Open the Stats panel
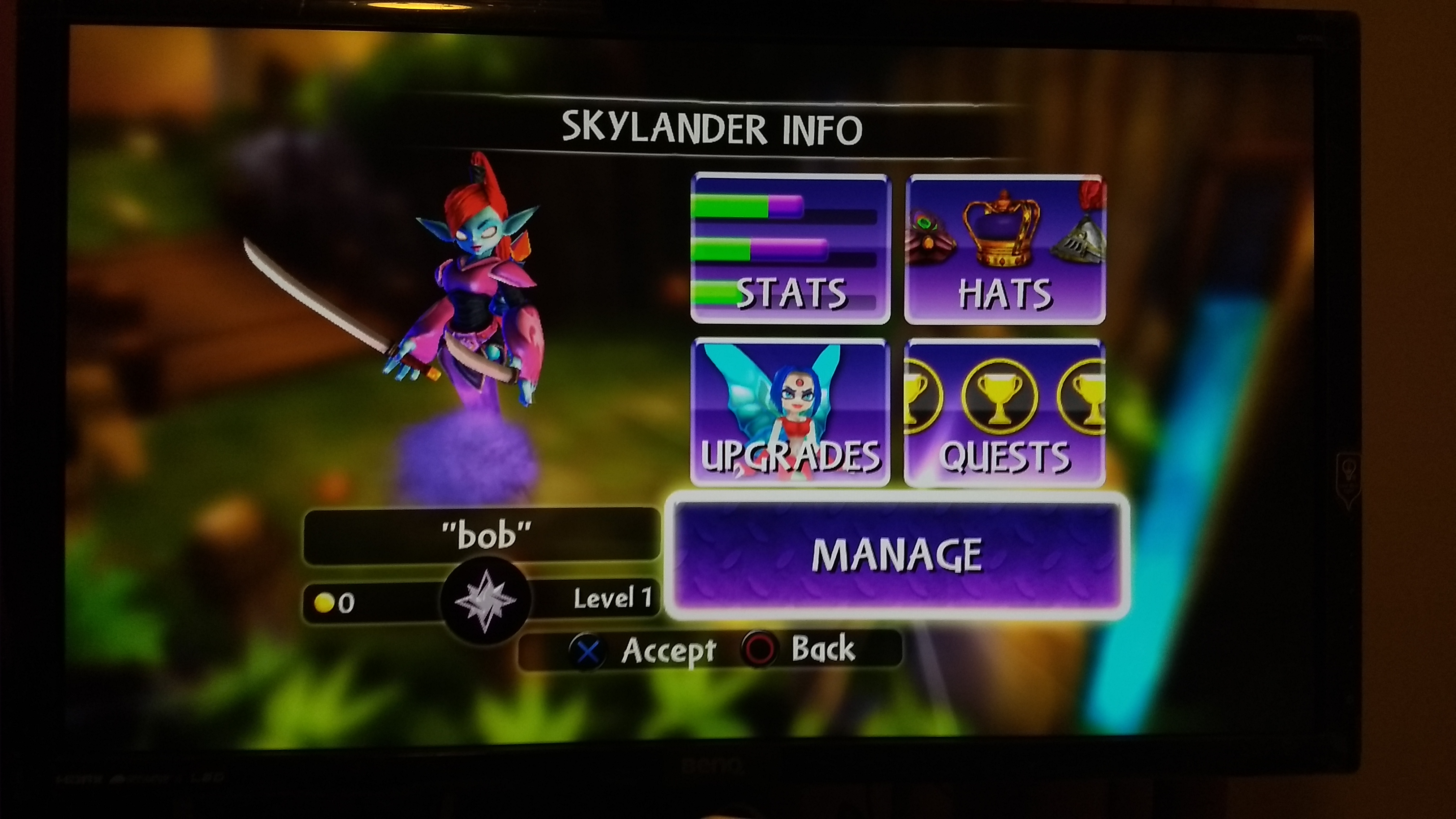Viewport: 1456px width, 819px height. [x=790, y=249]
